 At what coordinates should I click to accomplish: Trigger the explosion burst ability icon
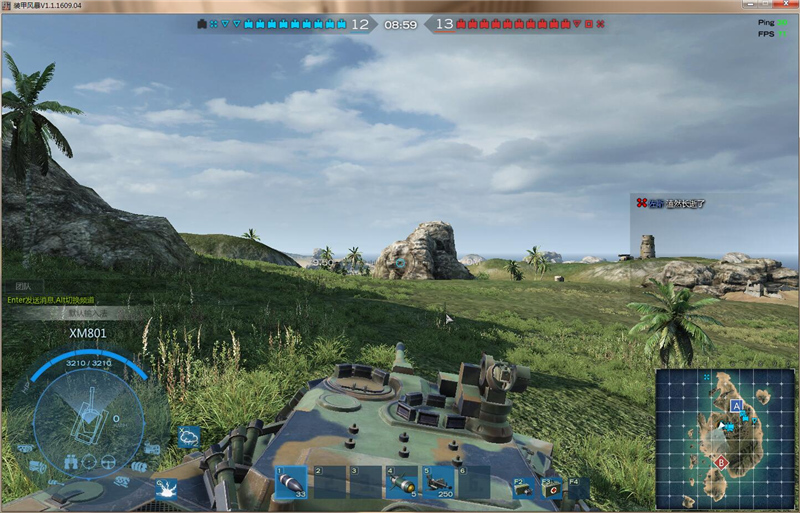coord(164,488)
